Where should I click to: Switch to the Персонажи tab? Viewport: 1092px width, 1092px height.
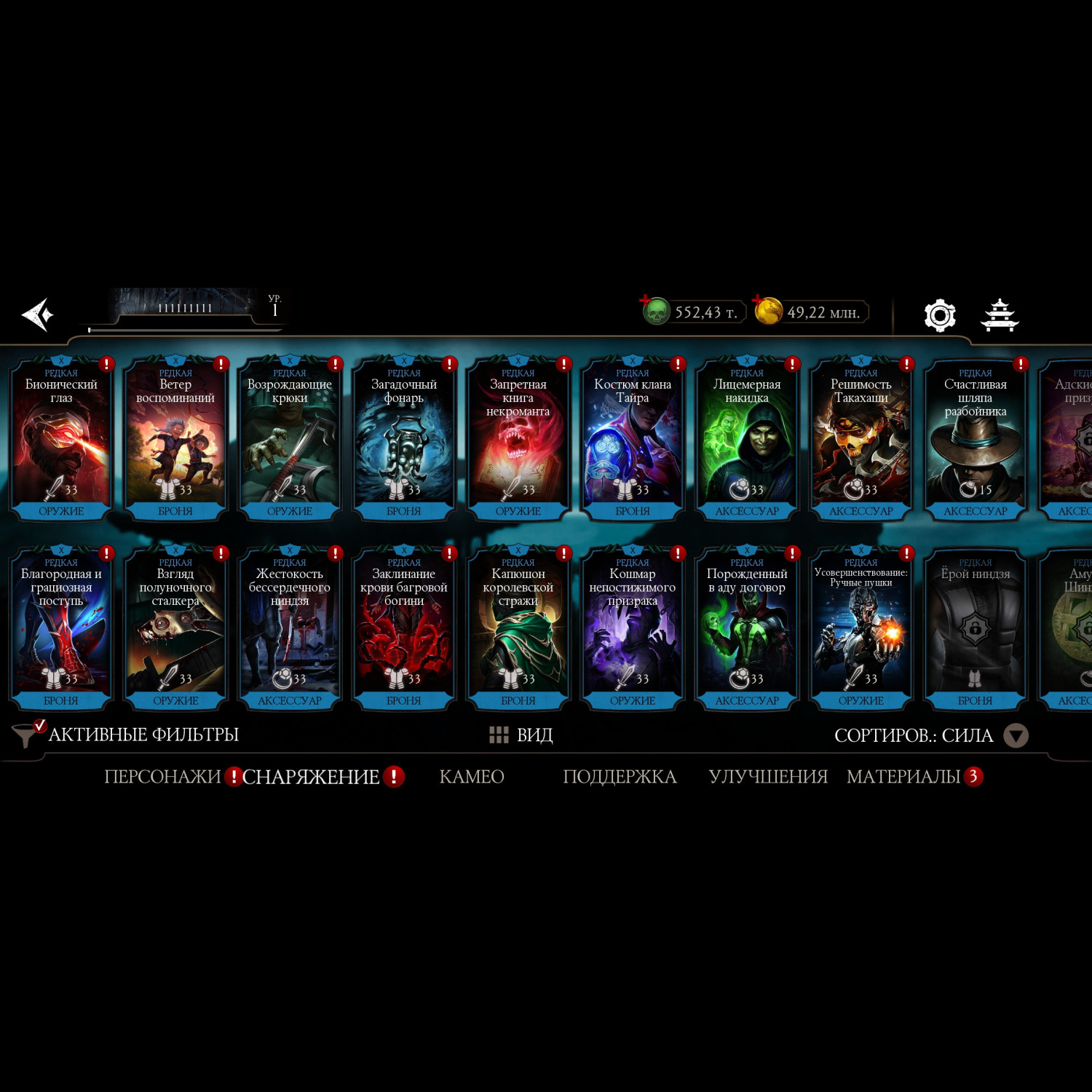(162, 777)
